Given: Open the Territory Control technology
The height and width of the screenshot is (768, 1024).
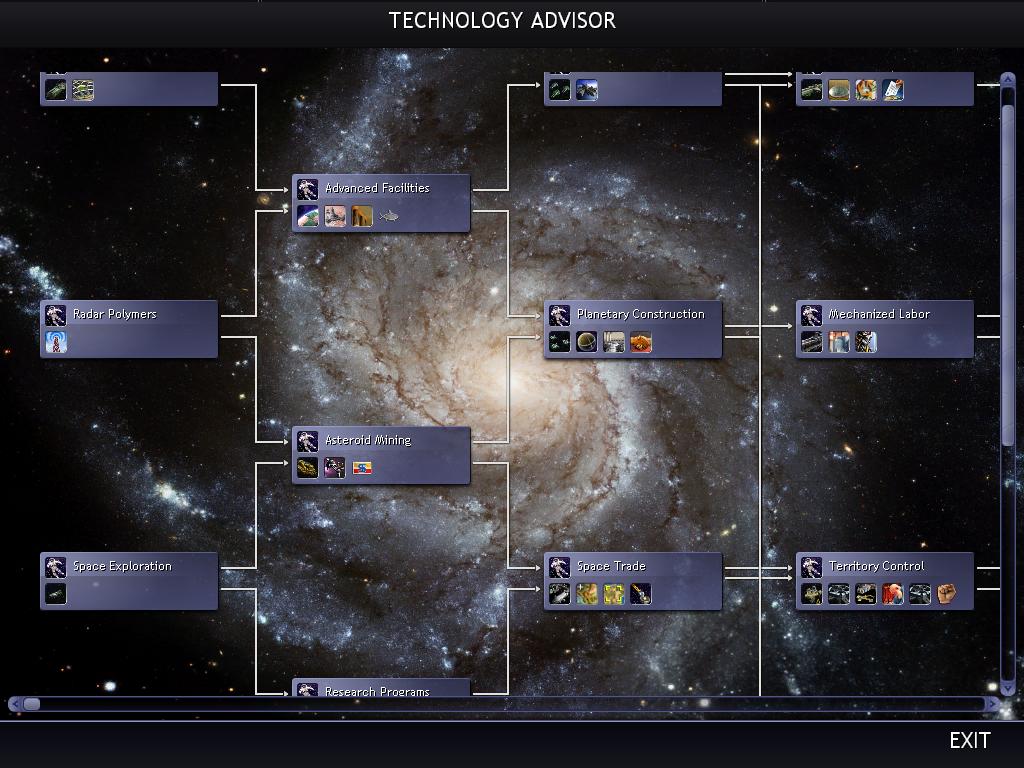Looking at the screenshot, I should coord(876,566).
